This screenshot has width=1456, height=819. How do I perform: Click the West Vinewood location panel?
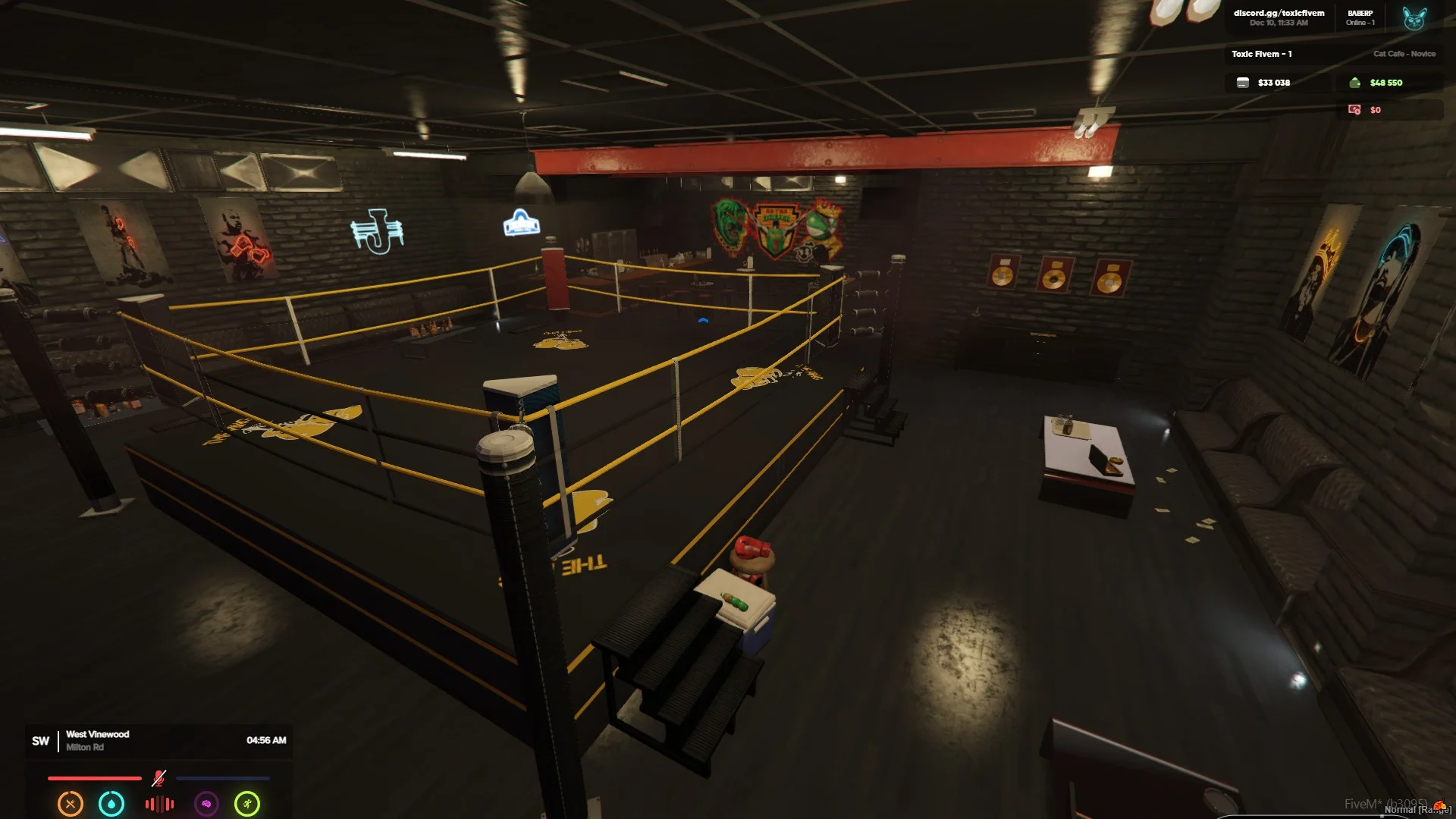pyautogui.click(x=97, y=740)
